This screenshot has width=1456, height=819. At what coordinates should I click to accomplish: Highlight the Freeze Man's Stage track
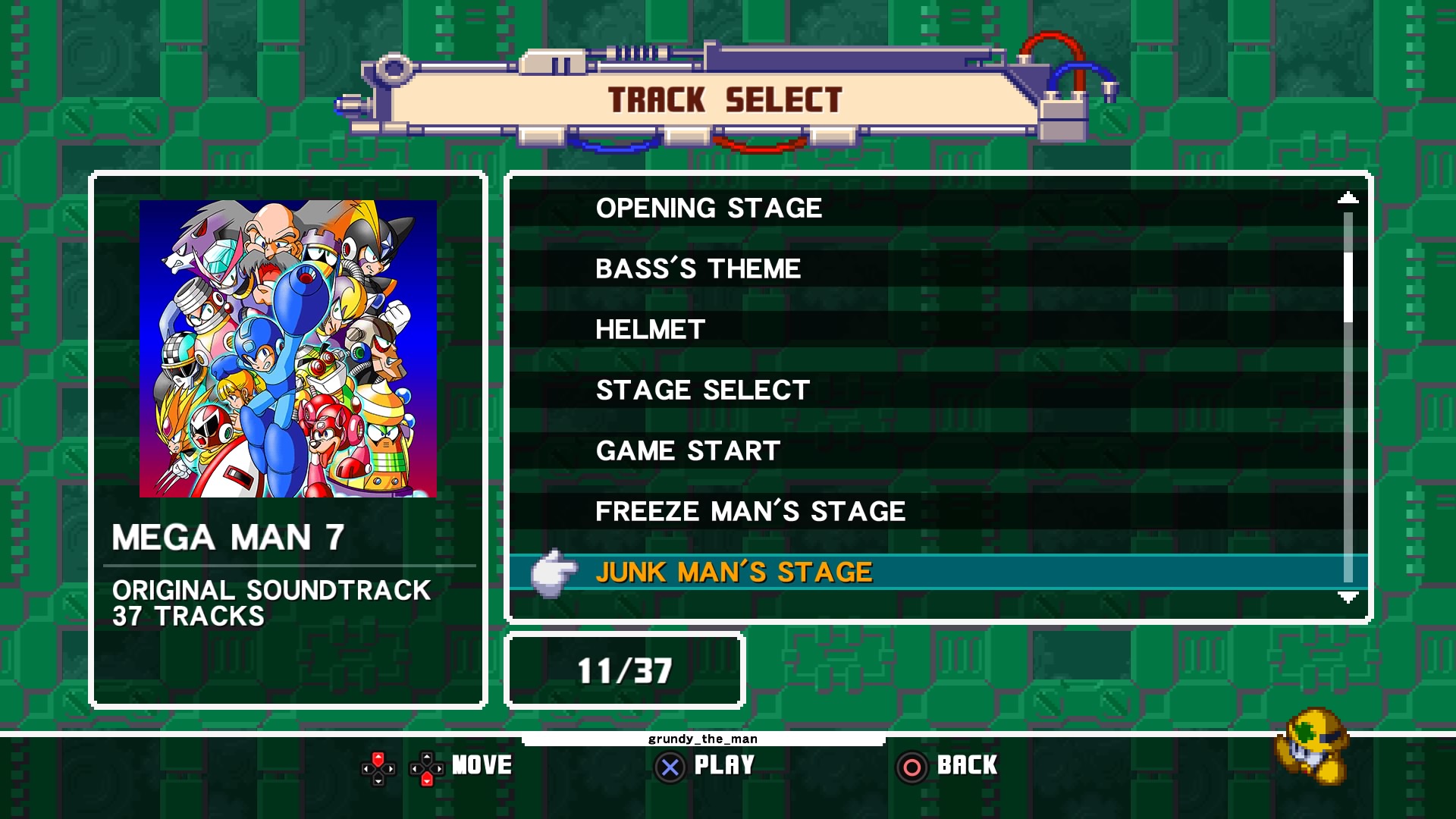pyautogui.click(x=750, y=511)
